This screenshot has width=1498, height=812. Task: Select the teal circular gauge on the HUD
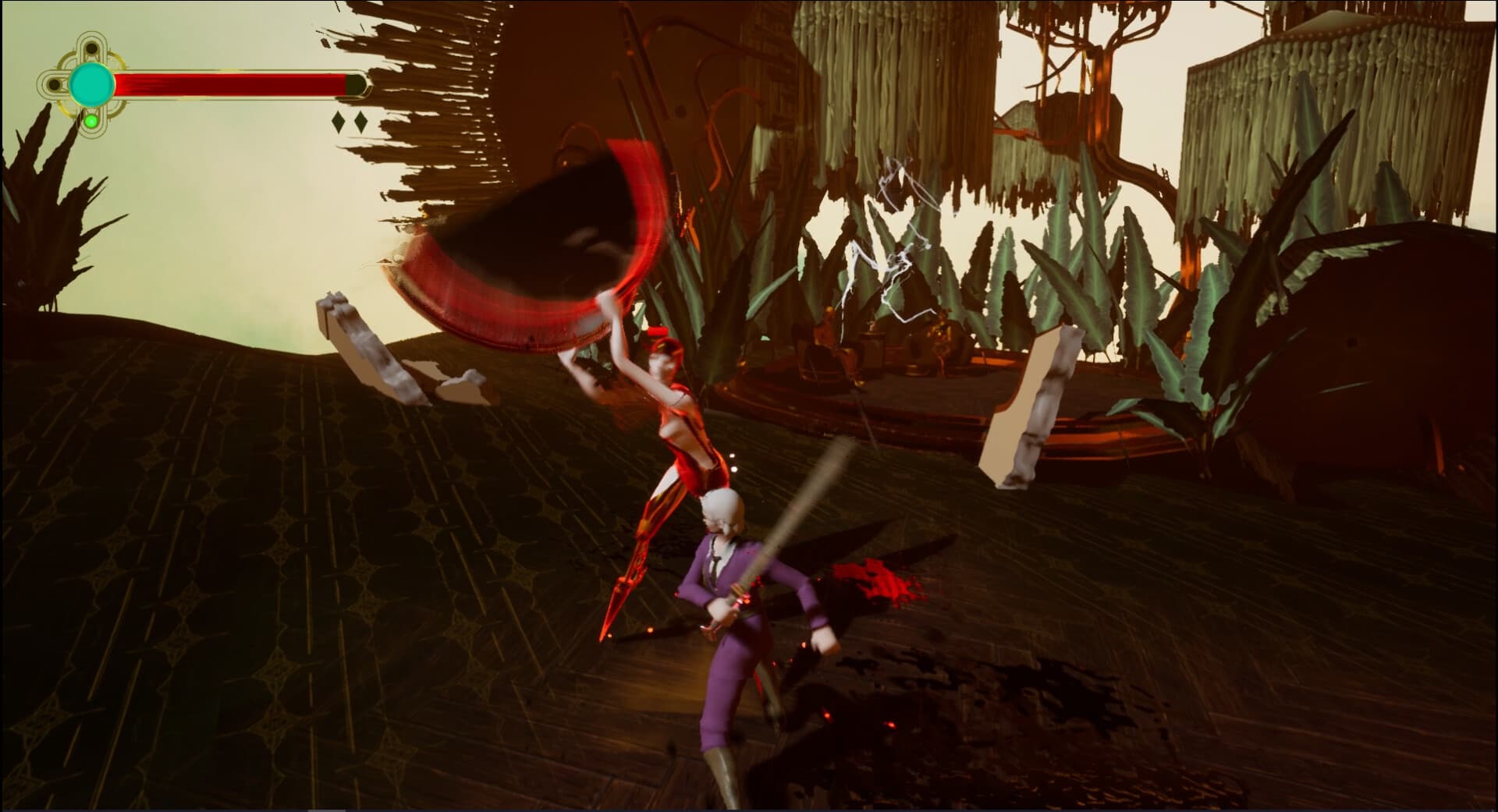(91, 85)
